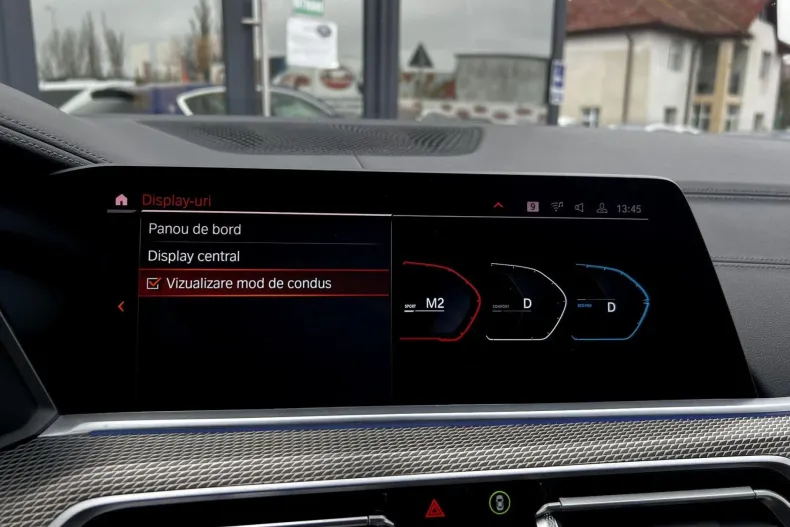Open the Panou de bord menu entry

coord(195,229)
